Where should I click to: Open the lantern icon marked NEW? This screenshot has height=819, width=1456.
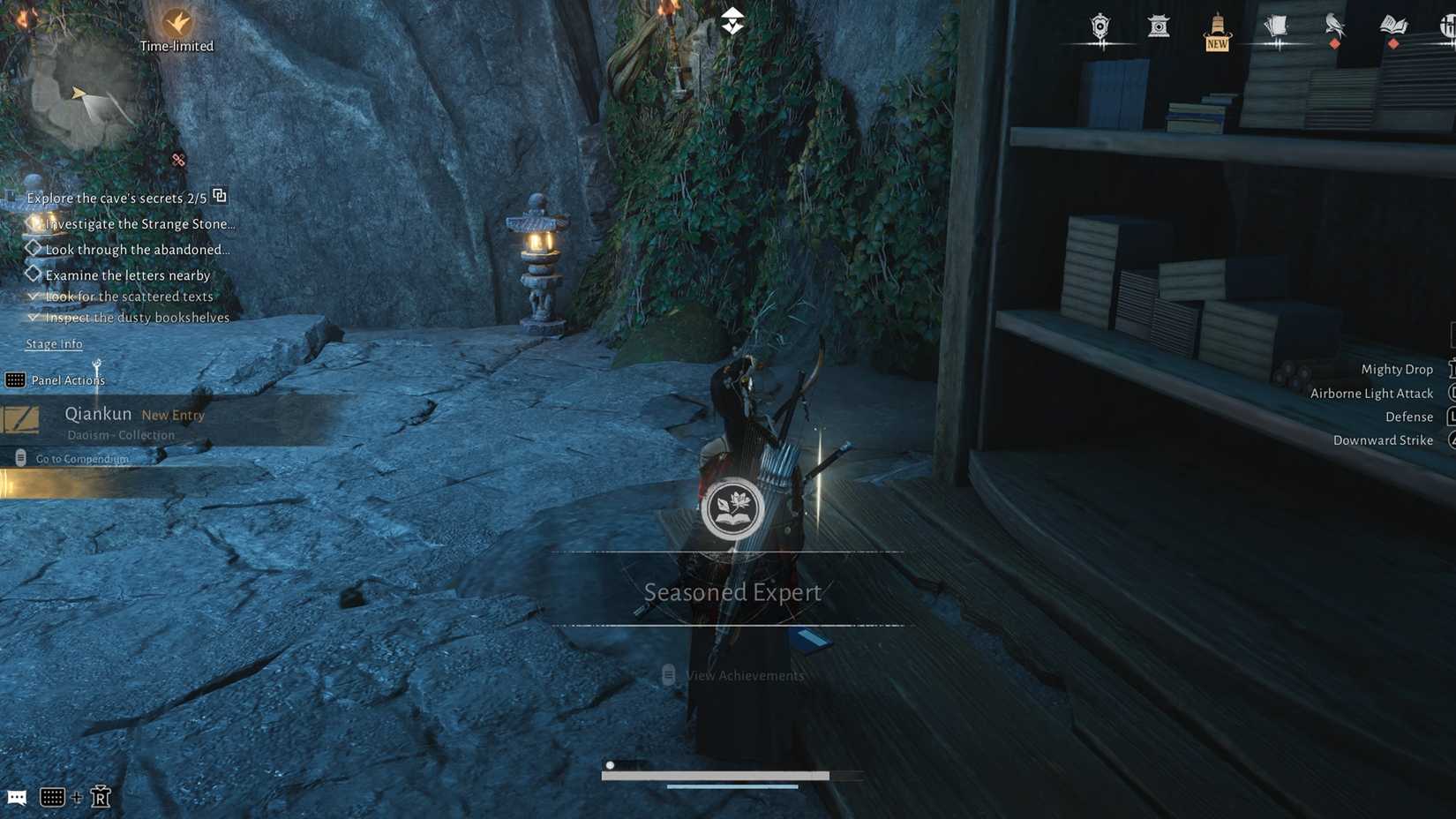point(1216,26)
